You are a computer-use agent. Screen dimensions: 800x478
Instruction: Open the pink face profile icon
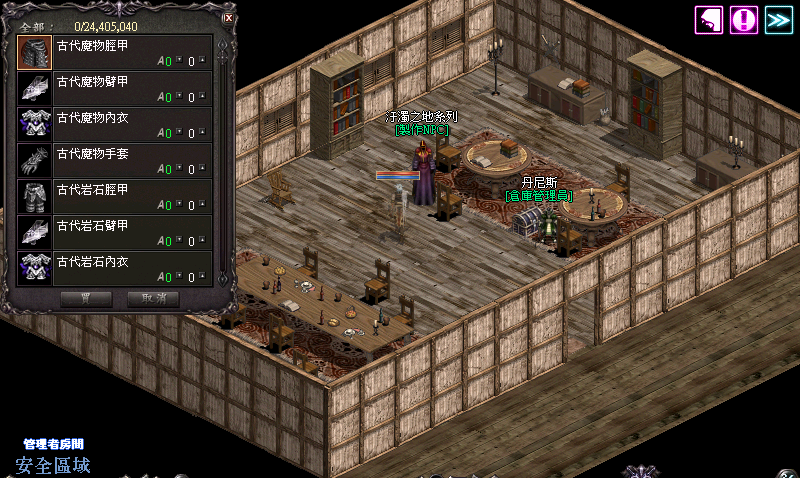709,19
